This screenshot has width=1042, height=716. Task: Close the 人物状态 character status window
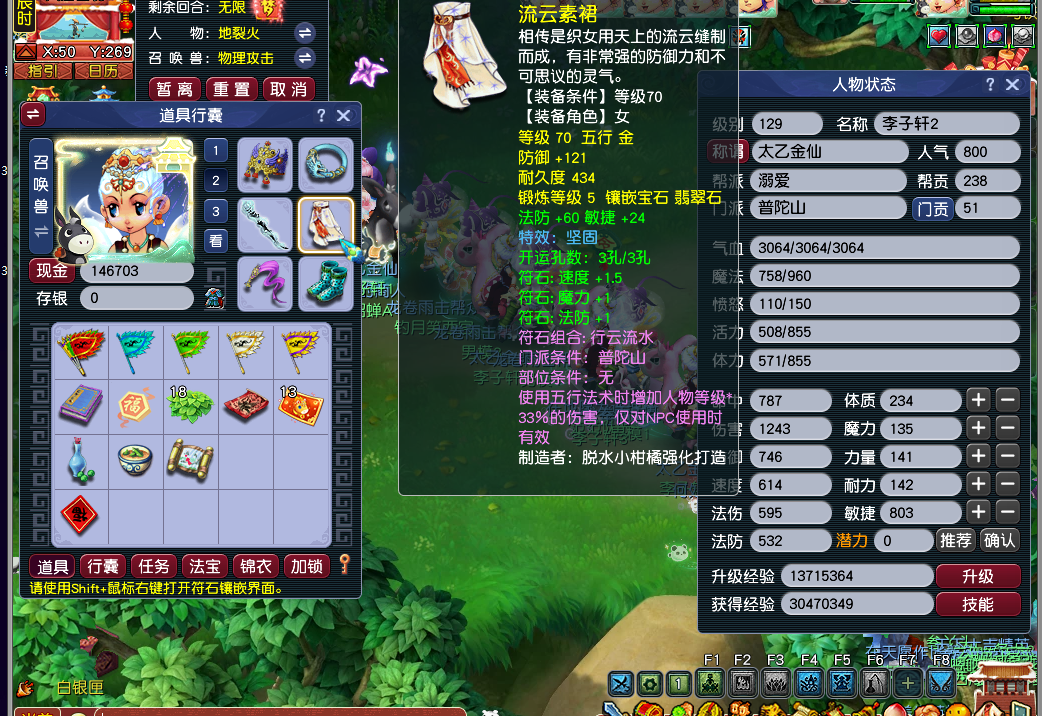(x=1012, y=85)
